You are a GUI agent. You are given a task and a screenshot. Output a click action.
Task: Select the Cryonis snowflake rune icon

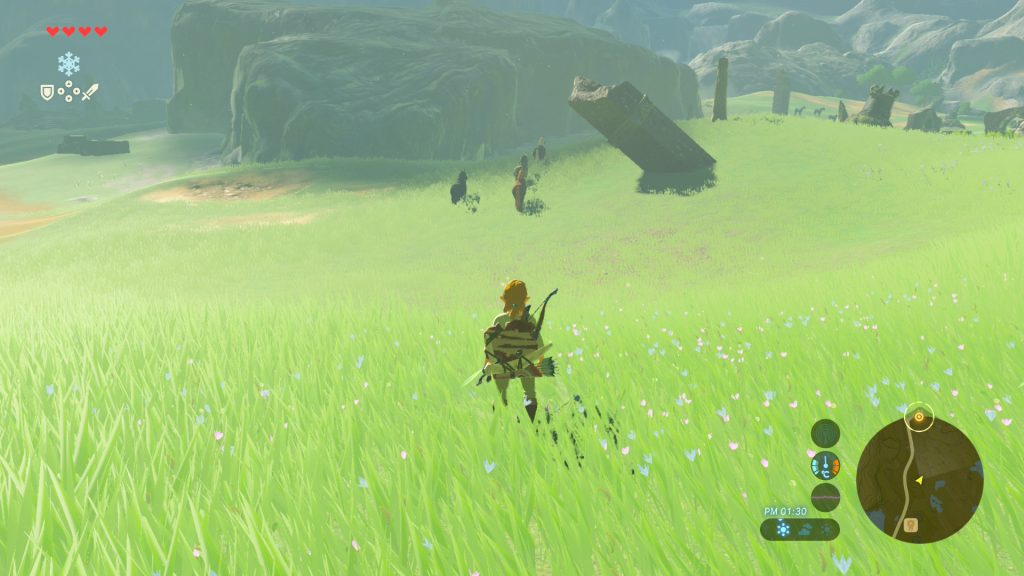pos(68,64)
